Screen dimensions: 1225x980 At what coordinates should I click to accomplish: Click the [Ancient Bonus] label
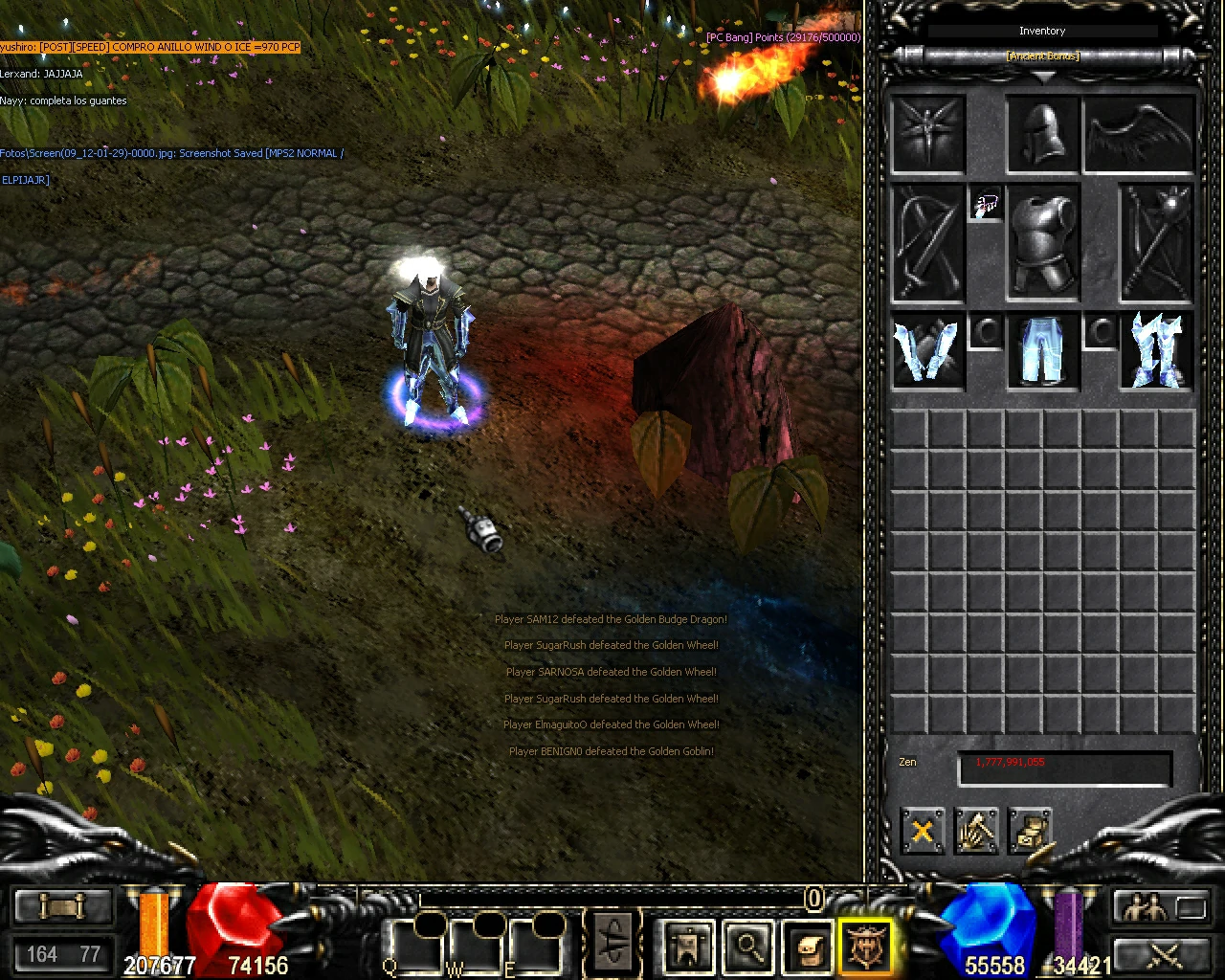tap(1042, 55)
